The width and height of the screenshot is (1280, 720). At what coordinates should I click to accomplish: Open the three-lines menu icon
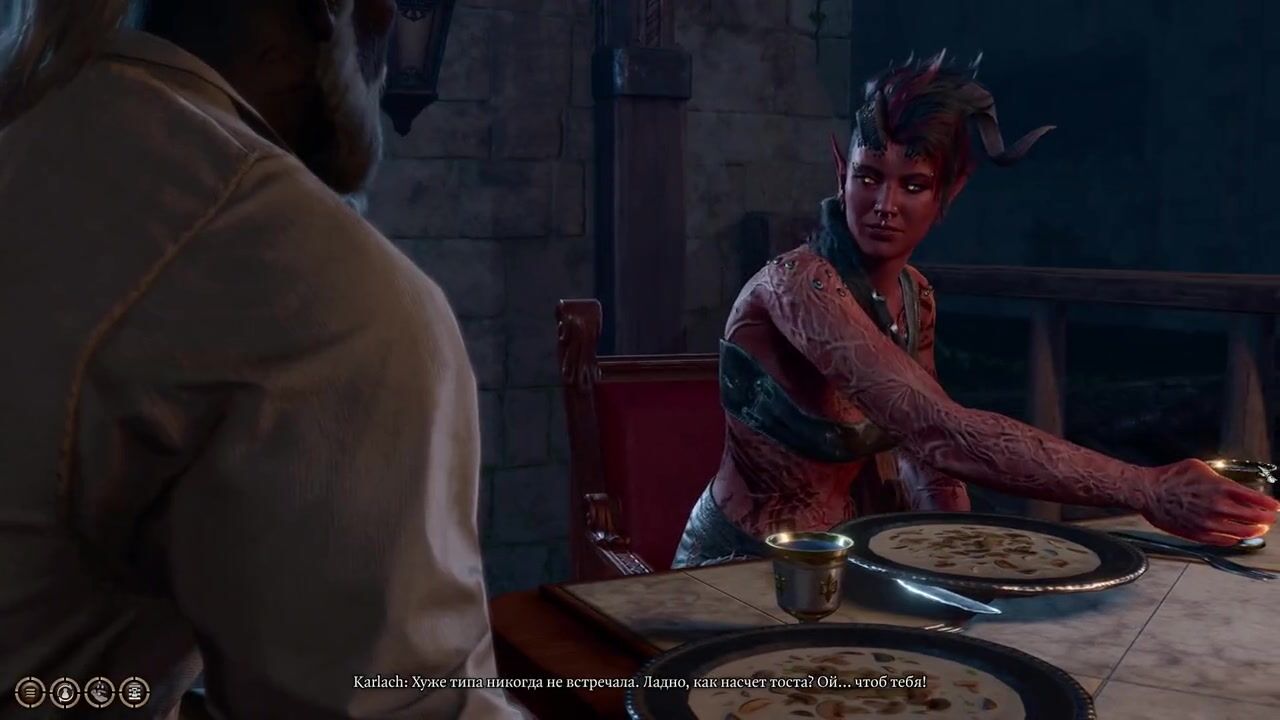pyautogui.click(x=30, y=692)
